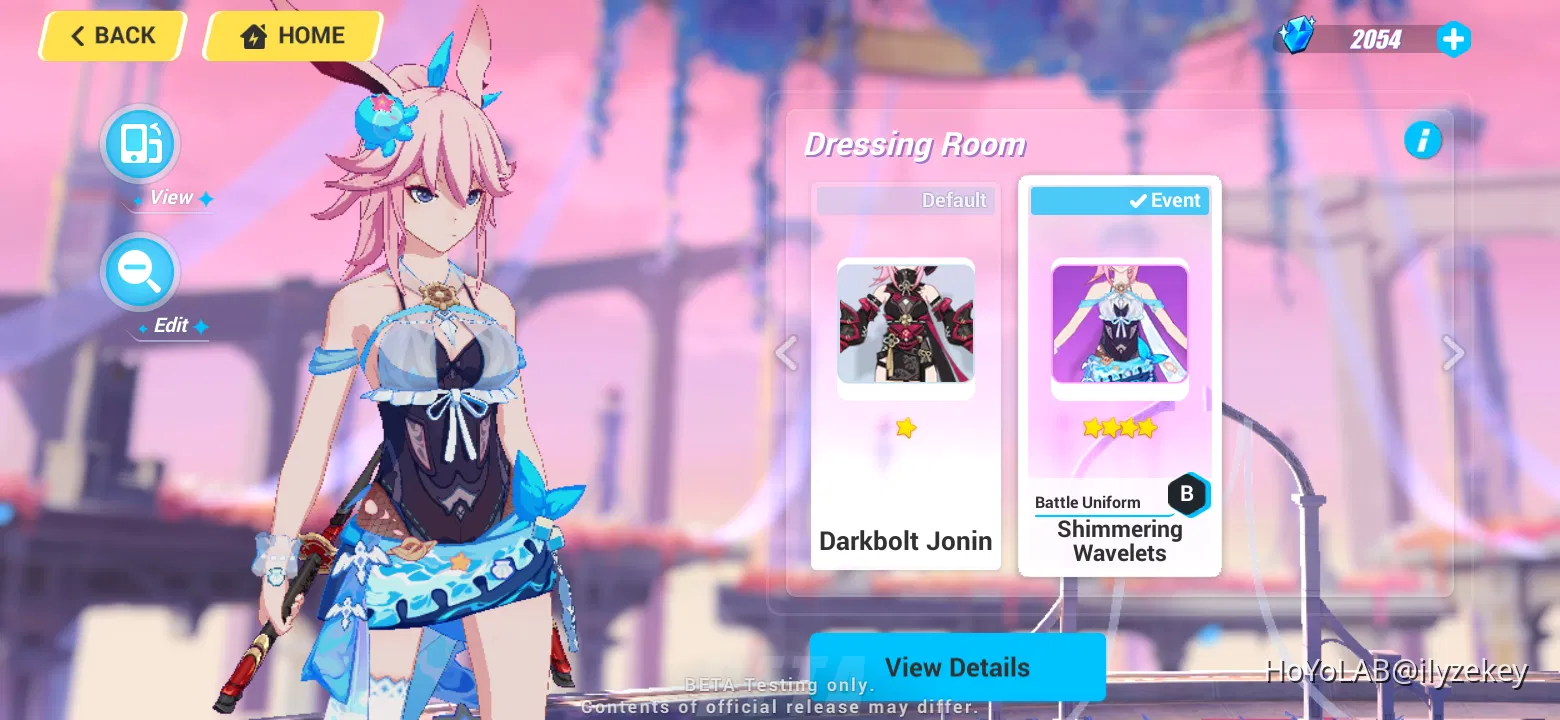Open the Dressing Room info icon
The height and width of the screenshot is (720, 1560).
[1424, 140]
